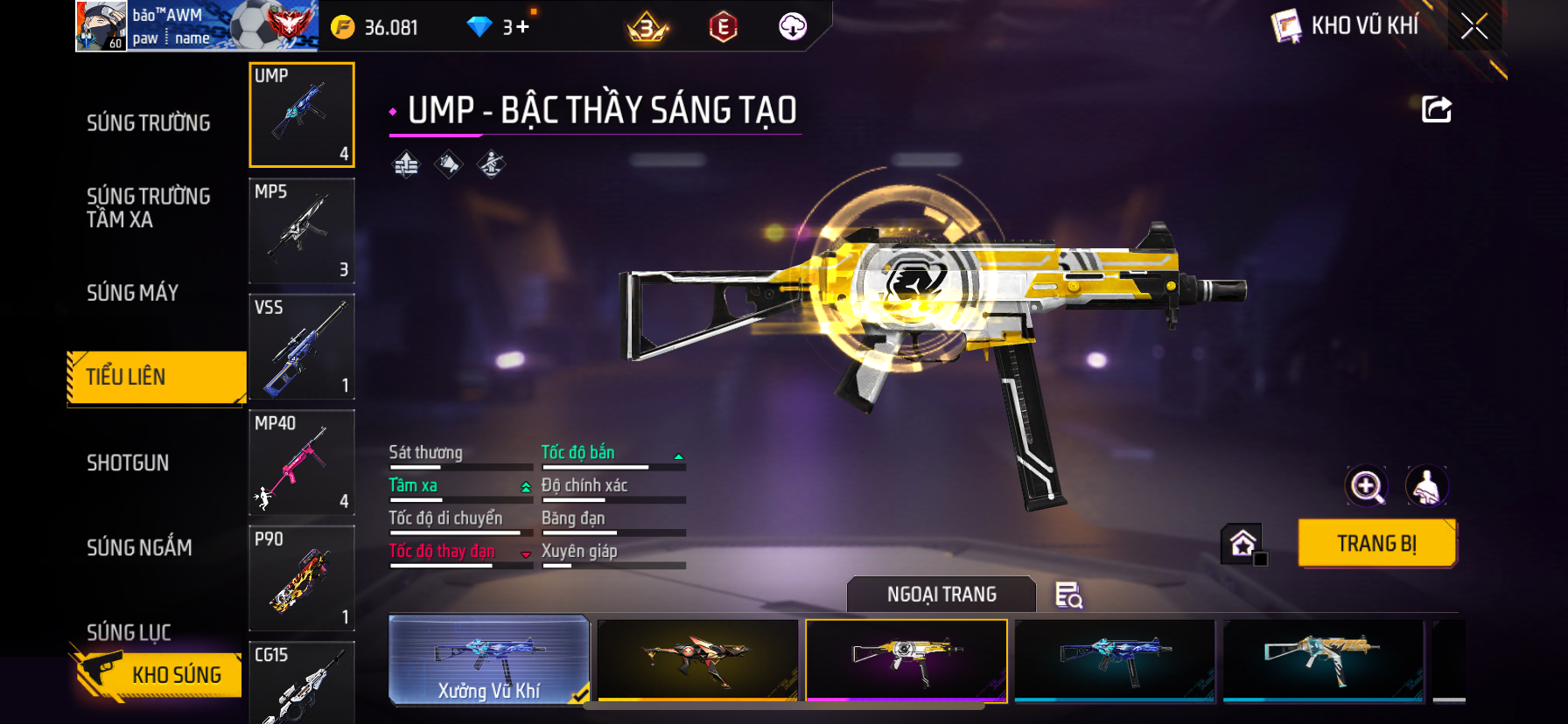Switch to SÚNG TRƯỜNG TẦM XA category
This screenshot has width=1568, height=724.
pos(149,207)
